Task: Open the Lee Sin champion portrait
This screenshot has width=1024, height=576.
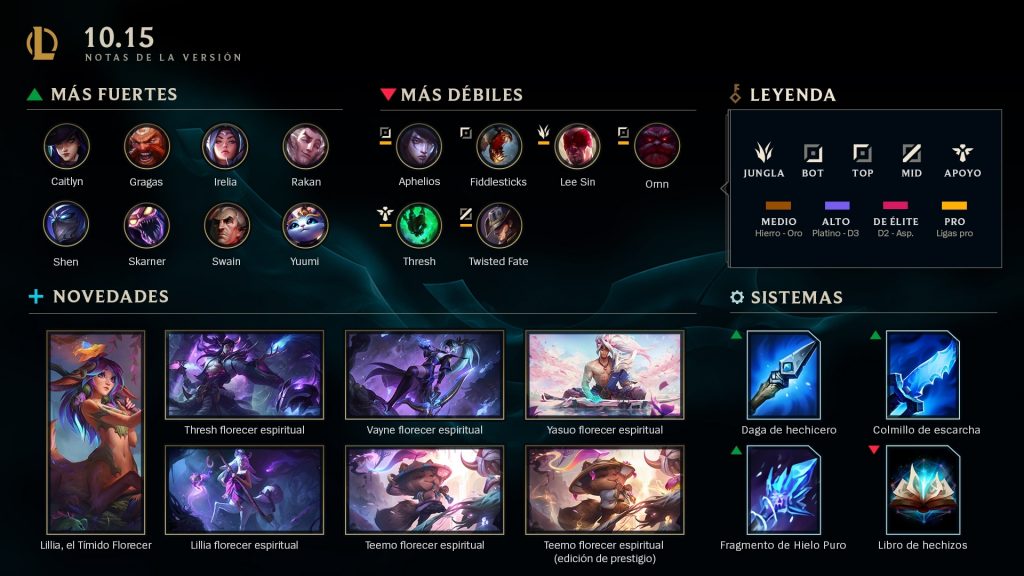Action: [577, 147]
